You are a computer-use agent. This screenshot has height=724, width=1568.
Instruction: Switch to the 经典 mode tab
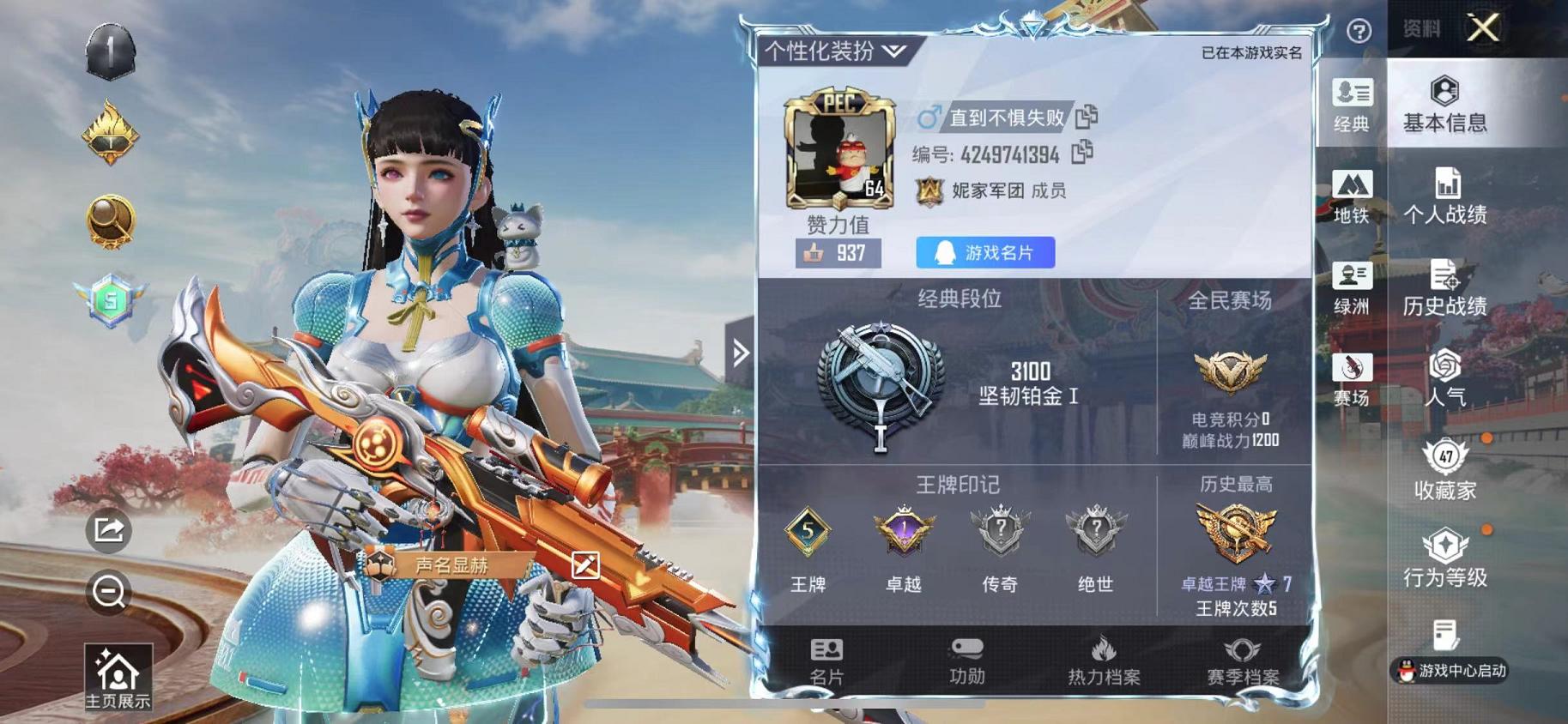[1352, 104]
